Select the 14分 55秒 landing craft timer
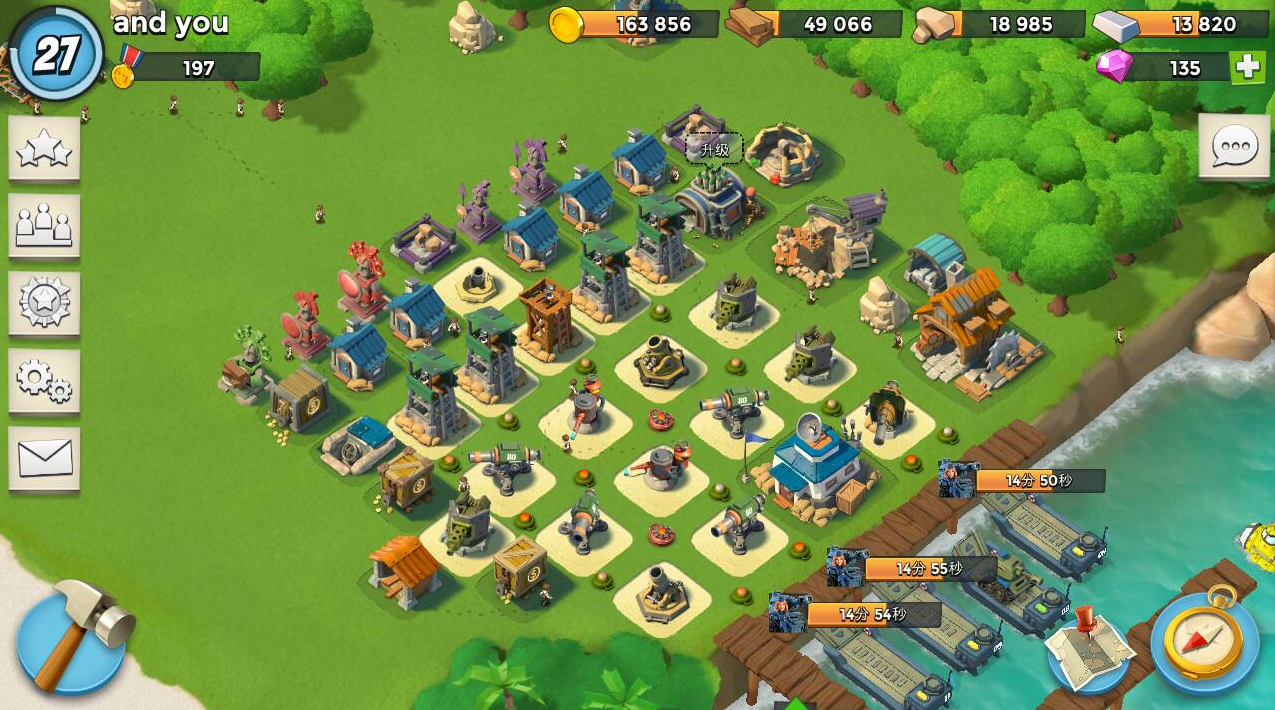 pos(928,569)
